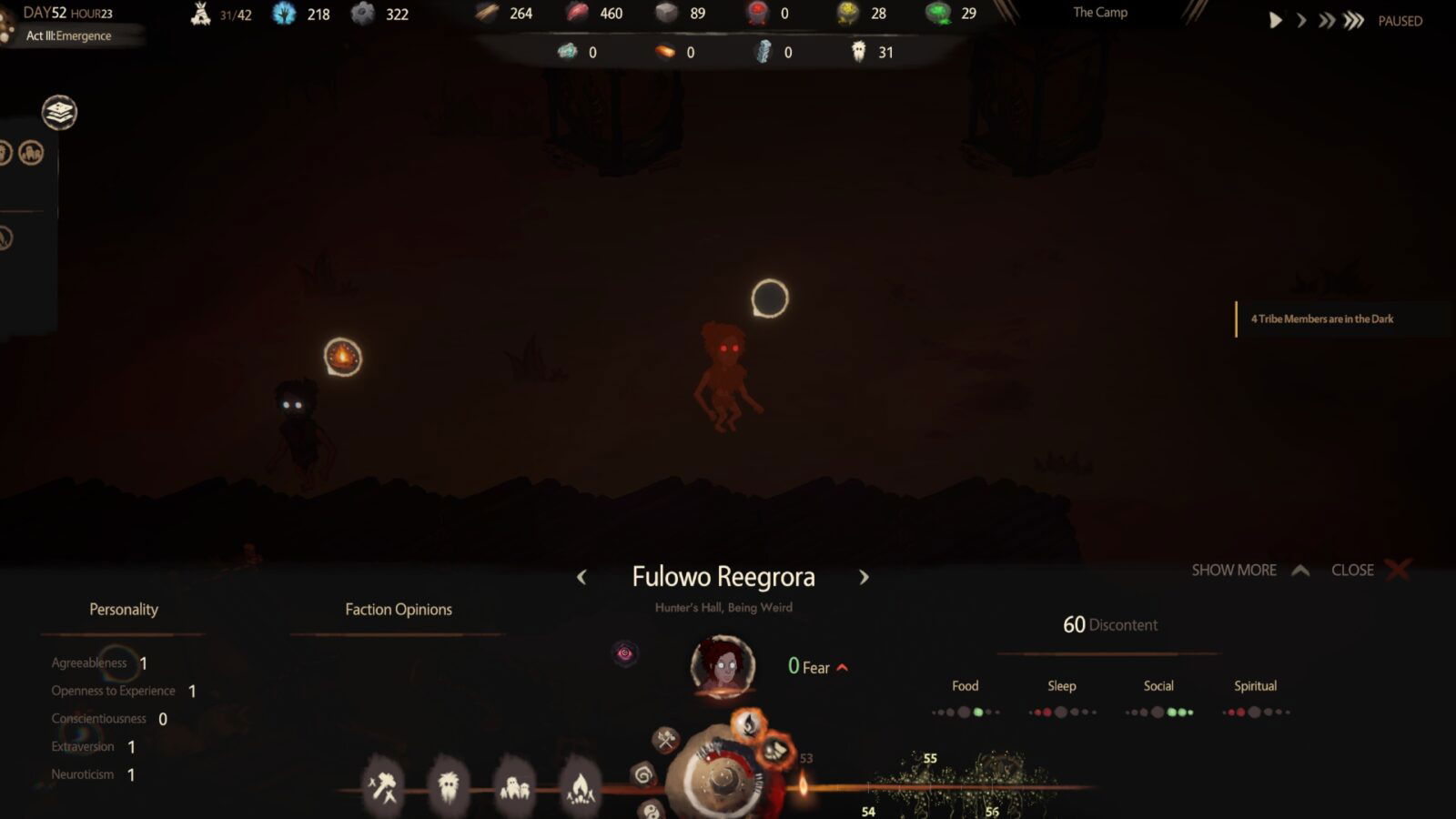Screen dimensions: 1456x819
Task: Open the Faction Opinions tab
Action: click(x=398, y=610)
